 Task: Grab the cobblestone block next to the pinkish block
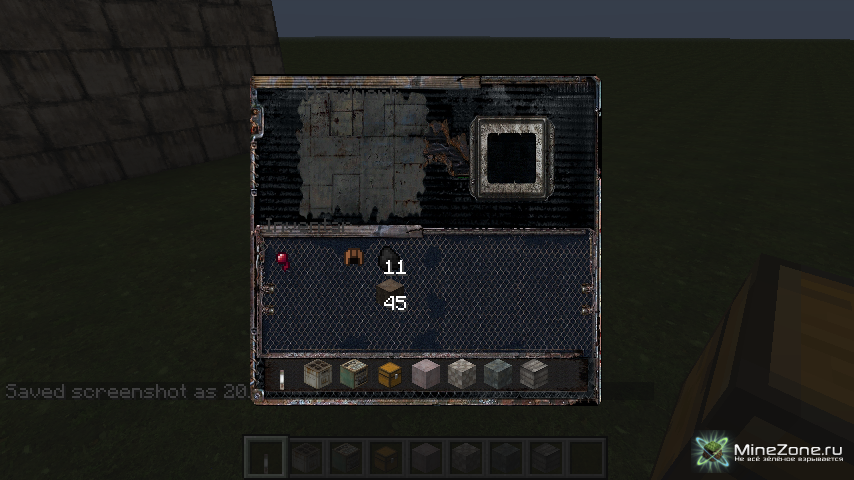[461, 375]
